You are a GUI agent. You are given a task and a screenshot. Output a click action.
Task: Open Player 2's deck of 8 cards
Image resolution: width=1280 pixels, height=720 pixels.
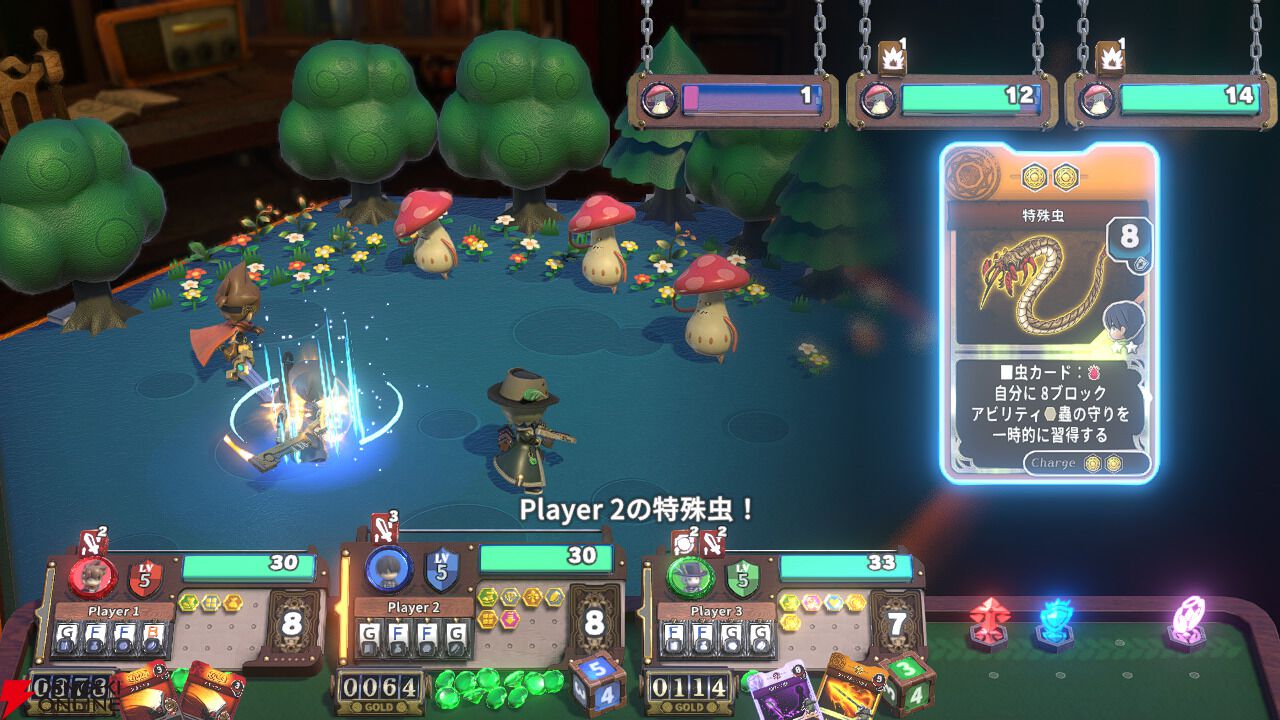coord(594,624)
